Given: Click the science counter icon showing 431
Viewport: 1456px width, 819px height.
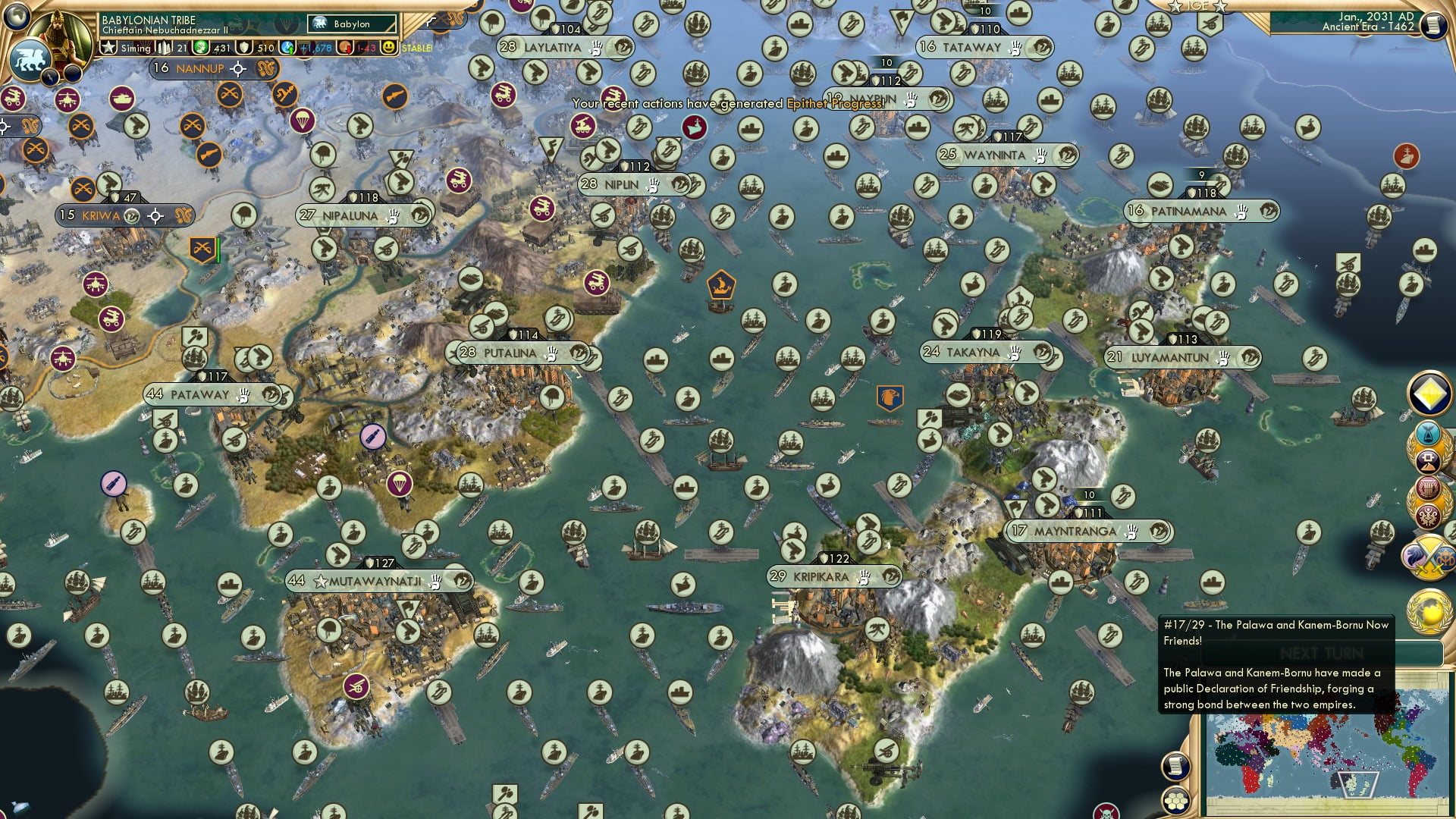Looking at the screenshot, I should pos(200,48).
